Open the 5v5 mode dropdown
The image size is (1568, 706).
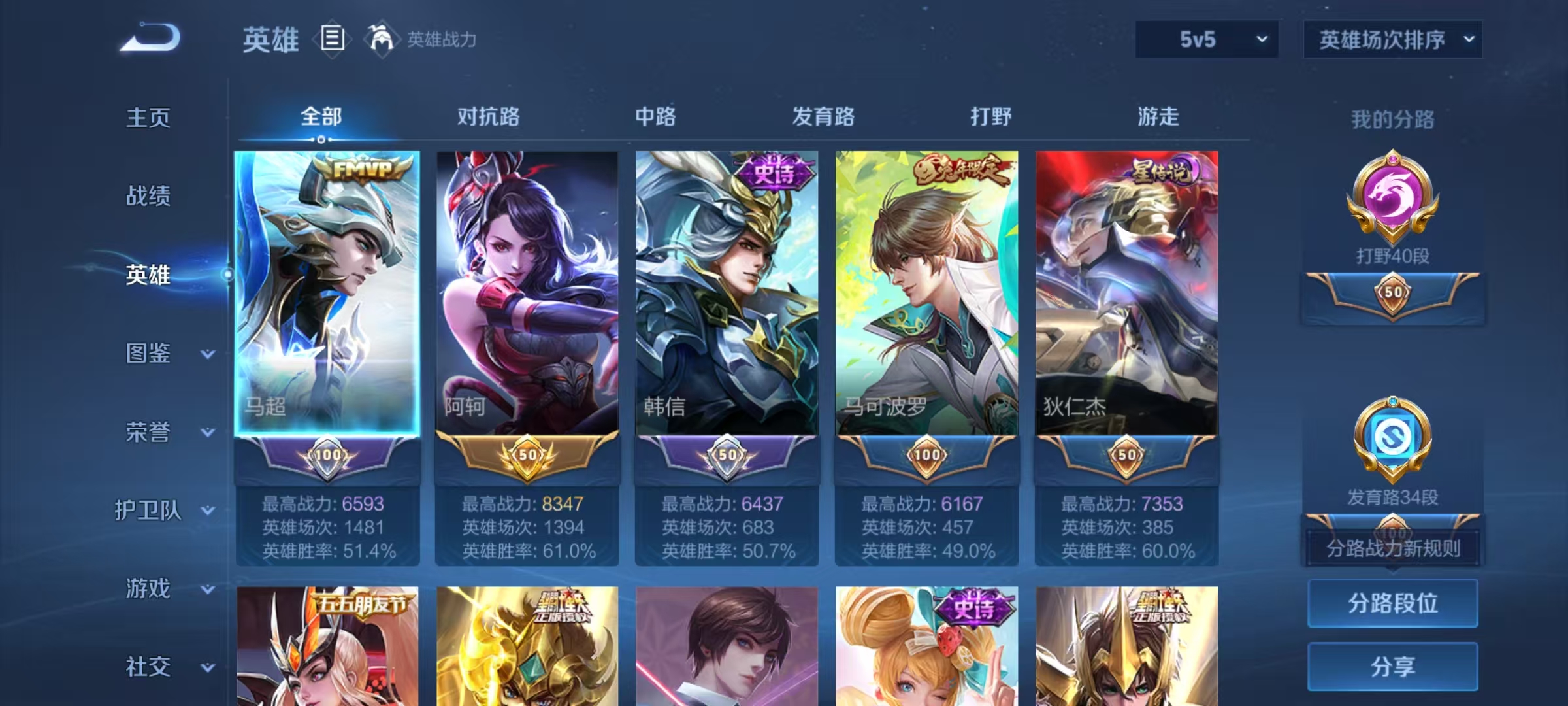point(1206,40)
